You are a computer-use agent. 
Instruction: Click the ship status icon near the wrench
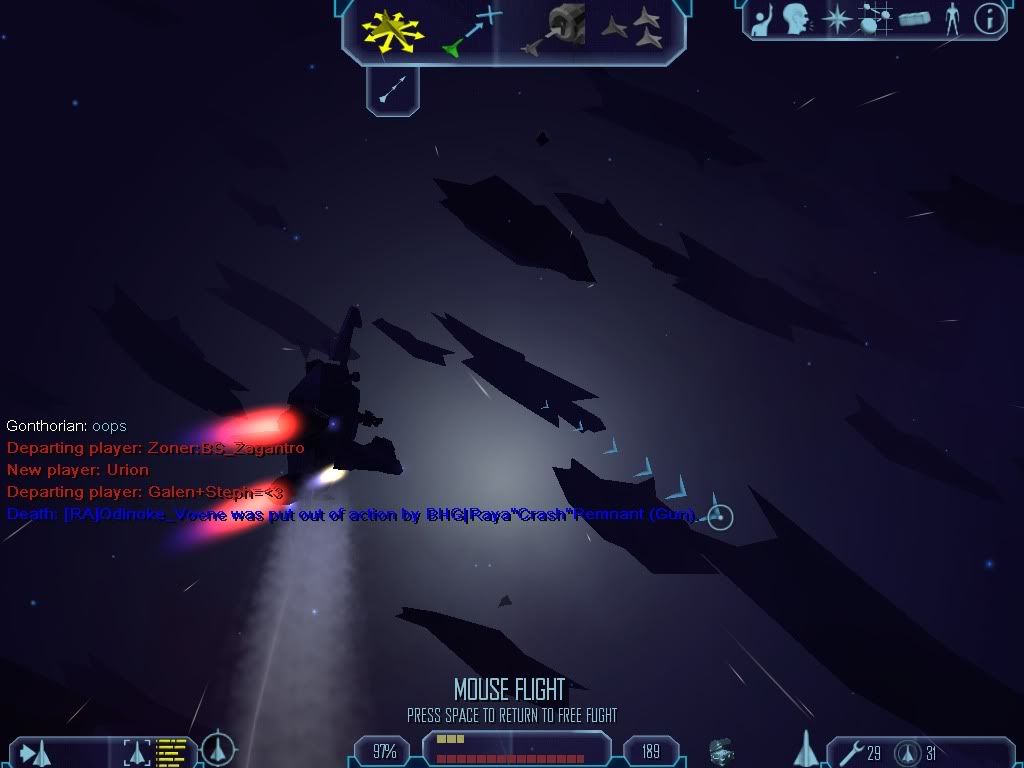click(807, 749)
